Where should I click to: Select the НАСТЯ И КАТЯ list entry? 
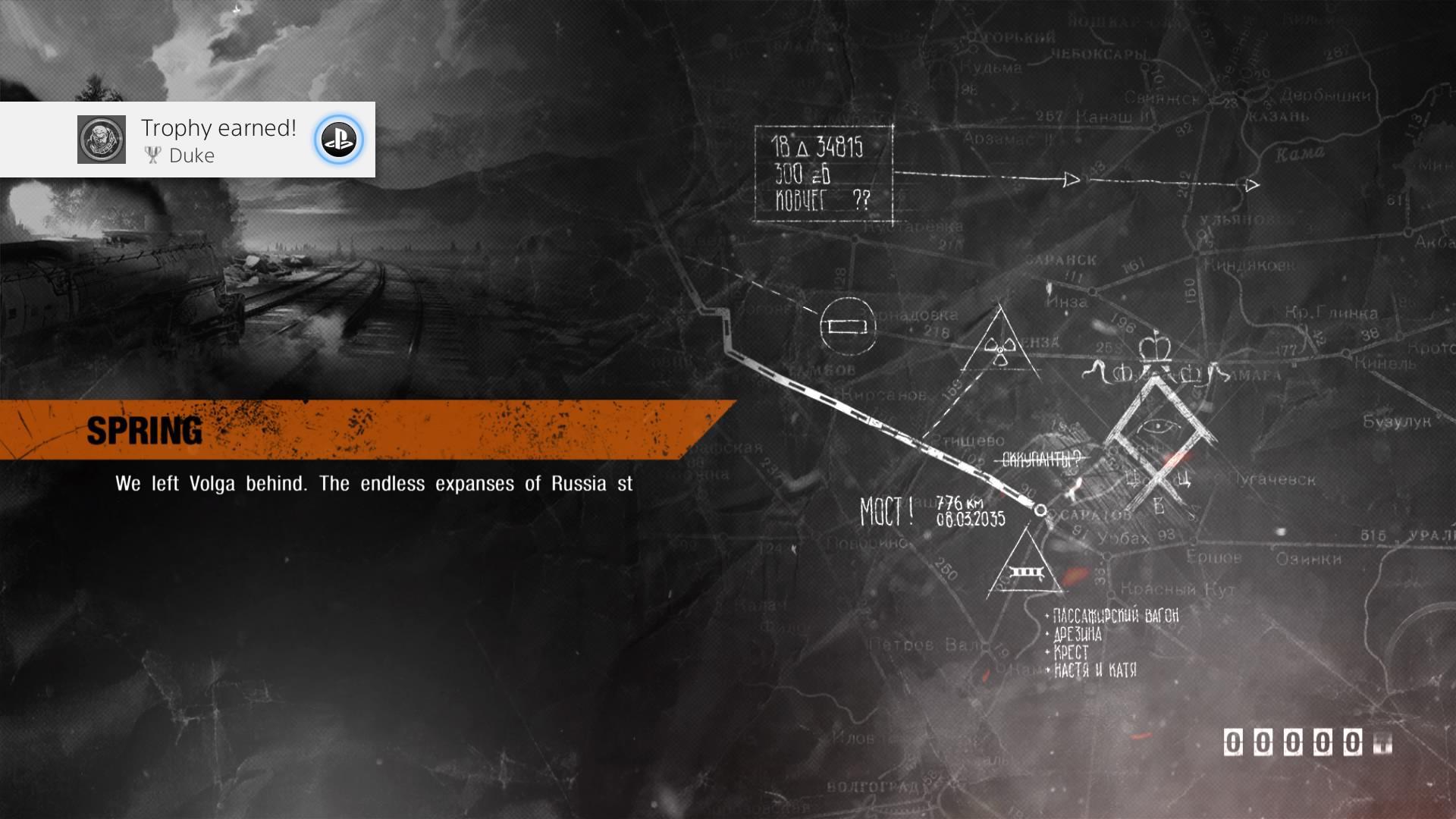pyautogui.click(x=1096, y=670)
